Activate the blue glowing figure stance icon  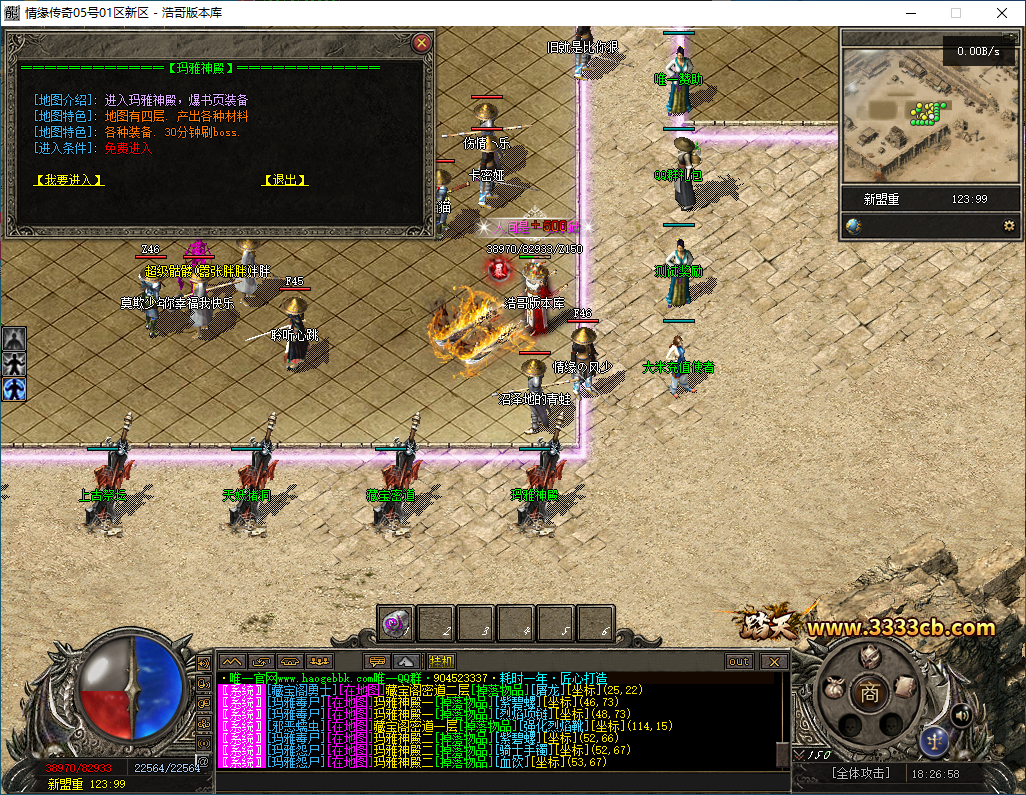click(14, 389)
